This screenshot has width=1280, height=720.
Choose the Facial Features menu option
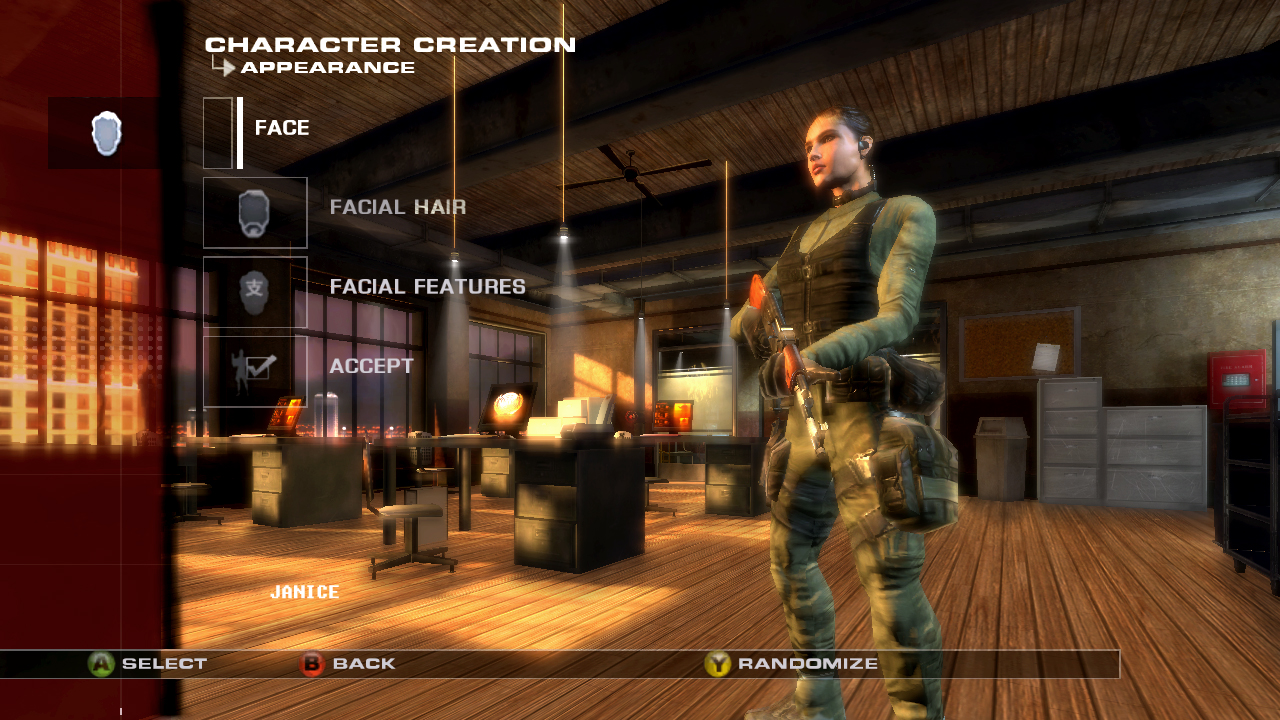point(426,286)
